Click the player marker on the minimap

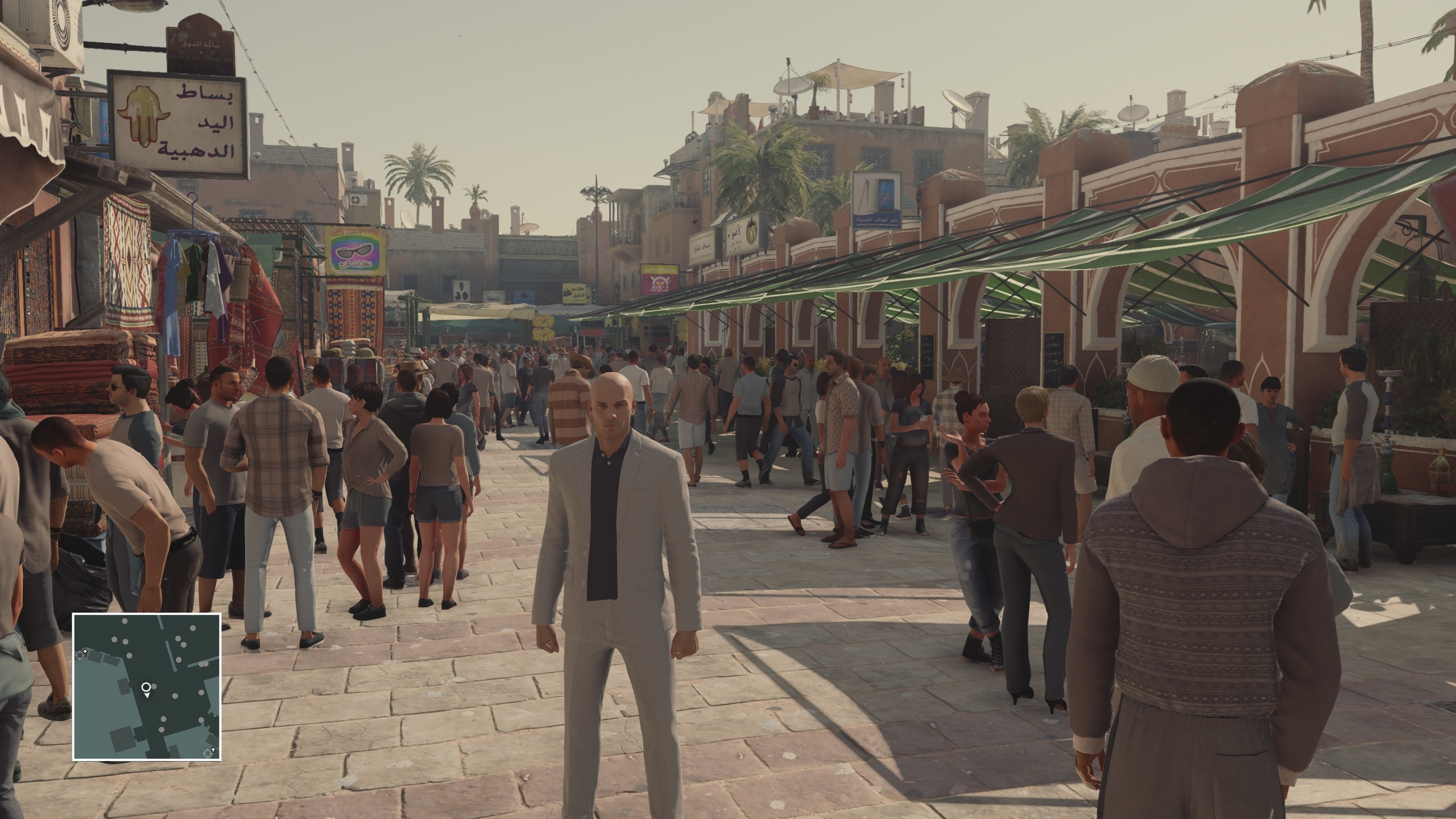tap(147, 688)
